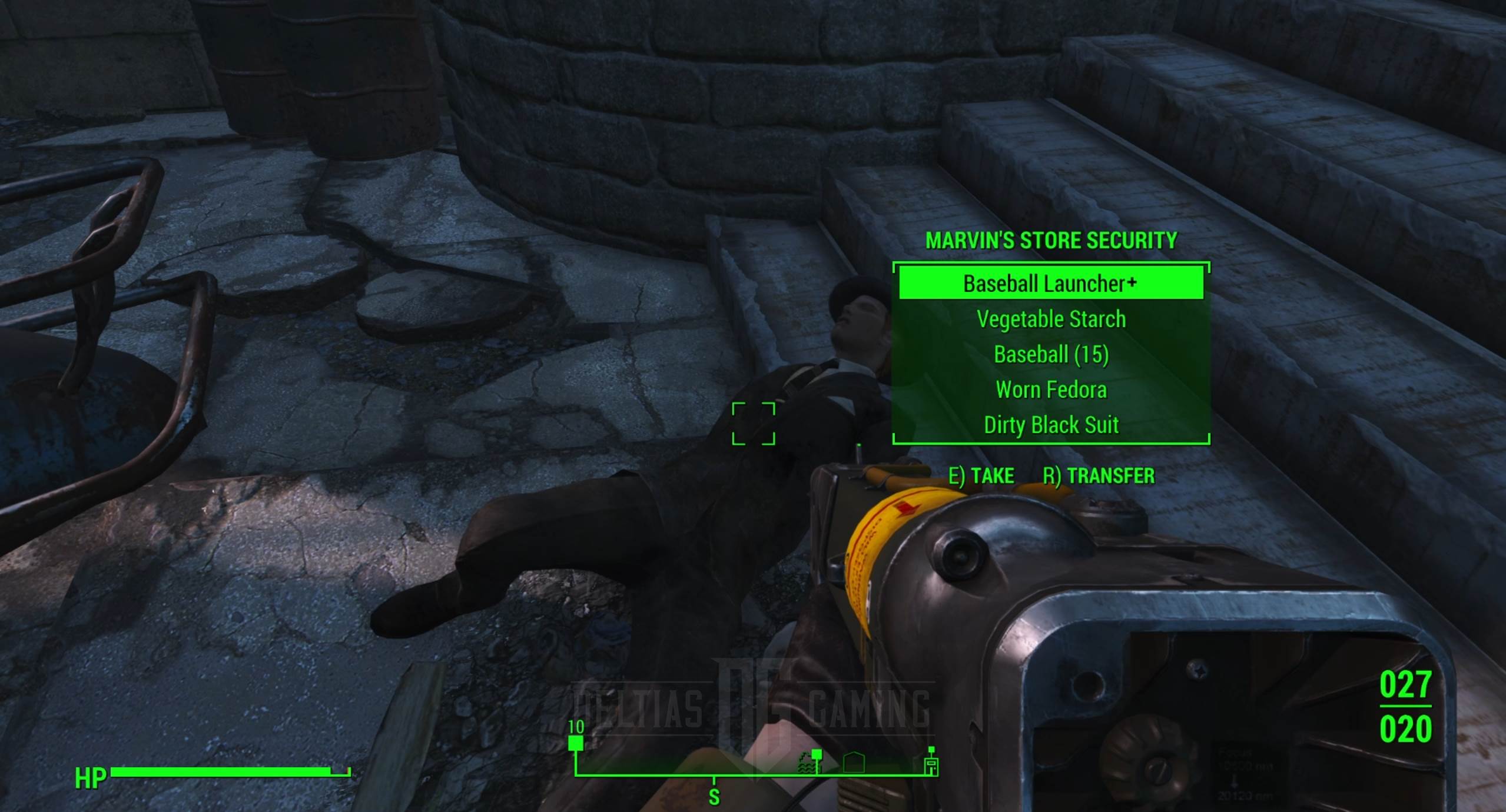This screenshot has width=1506, height=812.
Task: Select Baseball Launcher+ in loot list
Action: (1050, 284)
